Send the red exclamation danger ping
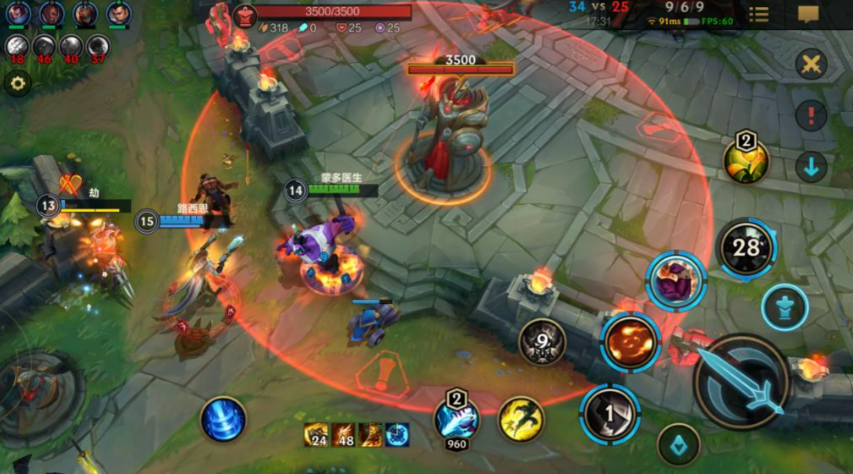853x474 pixels. pos(811,116)
